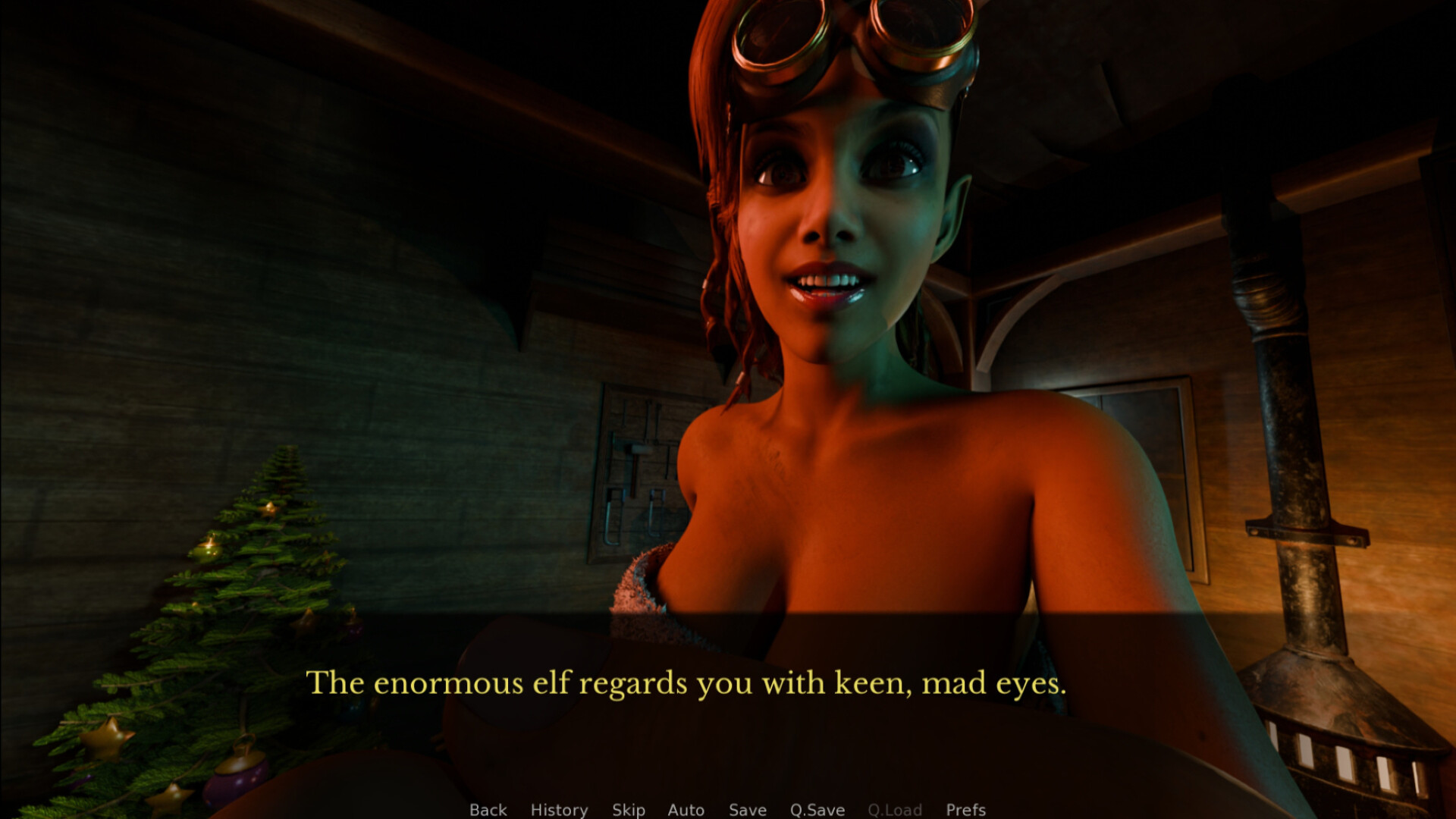This screenshot has width=1456, height=819.
Task: Toggle Auto mode off again
Action: tap(686, 809)
